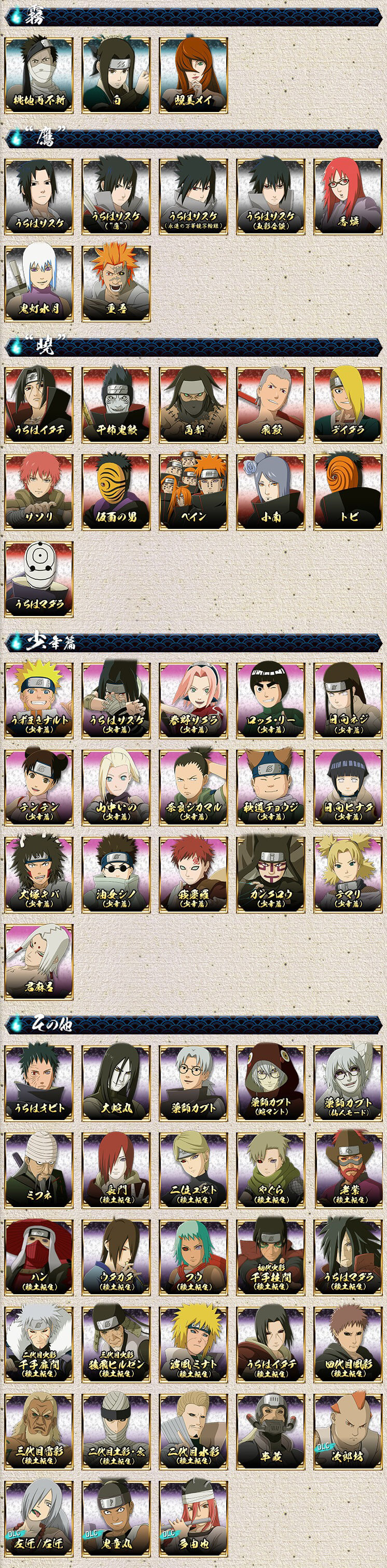
Task: Select the Zabuza Momochi character tile
Action: pos(38,76)
